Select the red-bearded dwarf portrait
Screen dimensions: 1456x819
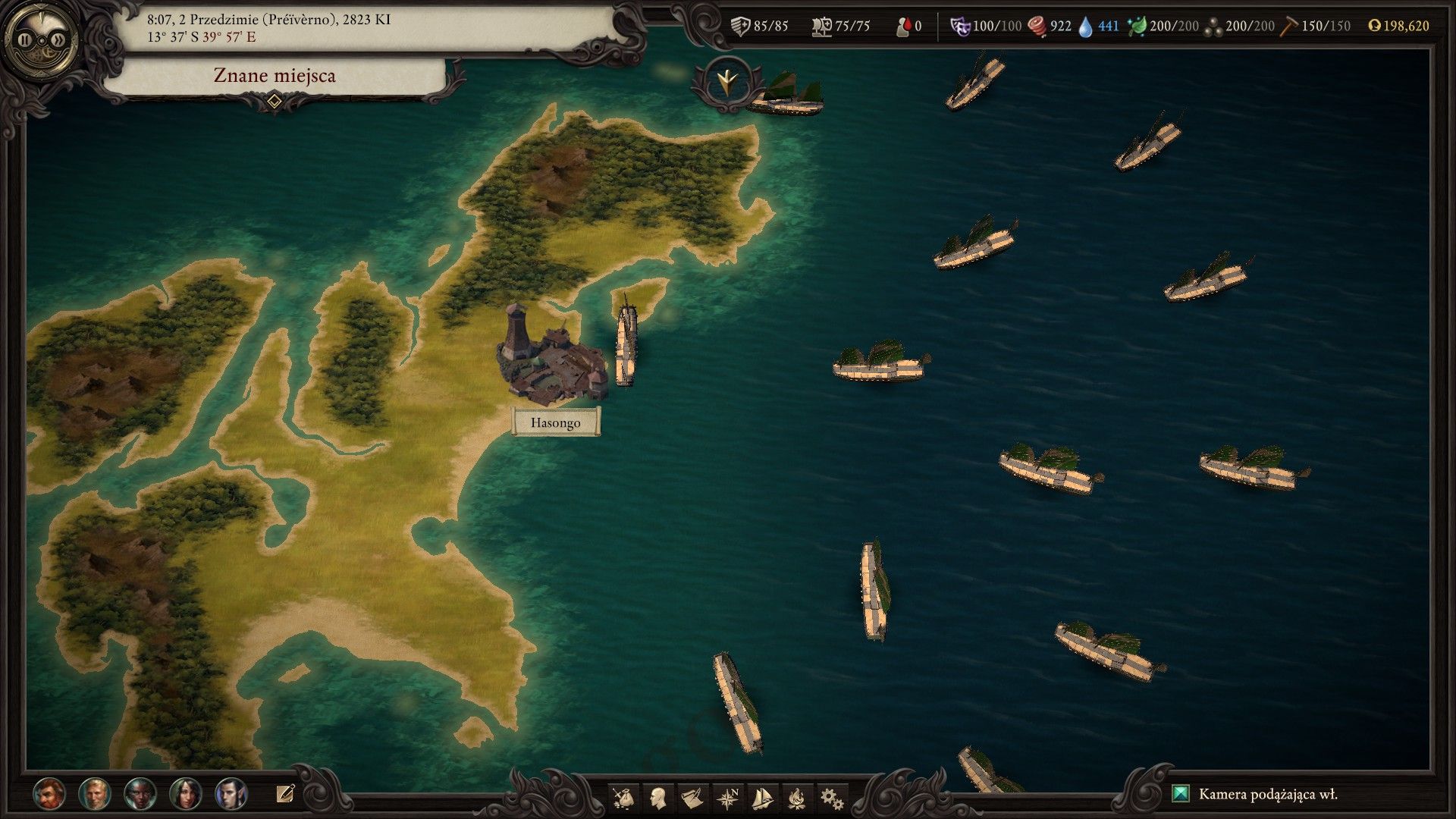[x=49, y=793]
